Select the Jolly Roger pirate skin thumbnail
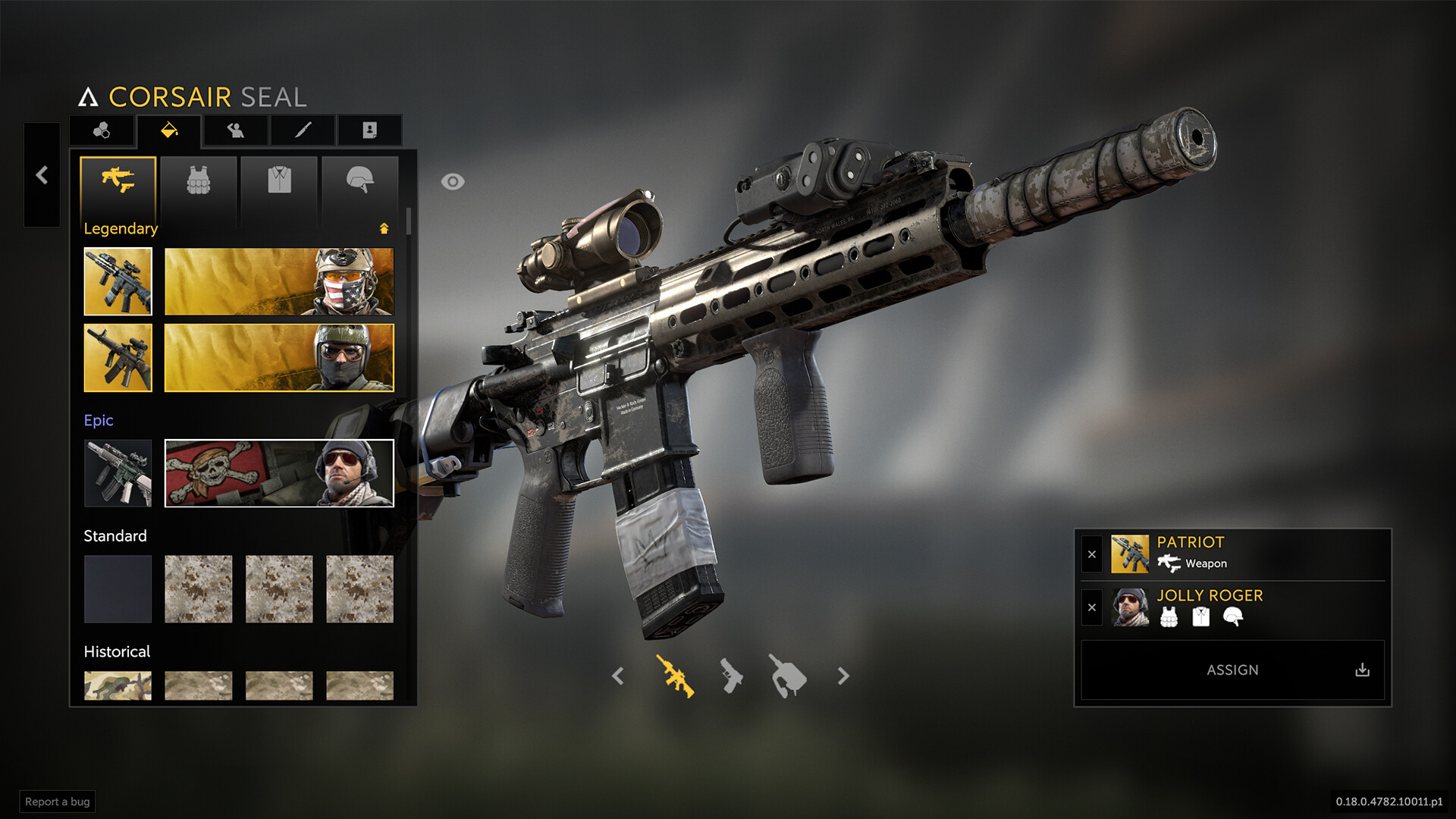This screenshot has width=1456, height=819. tap(278, 473)
